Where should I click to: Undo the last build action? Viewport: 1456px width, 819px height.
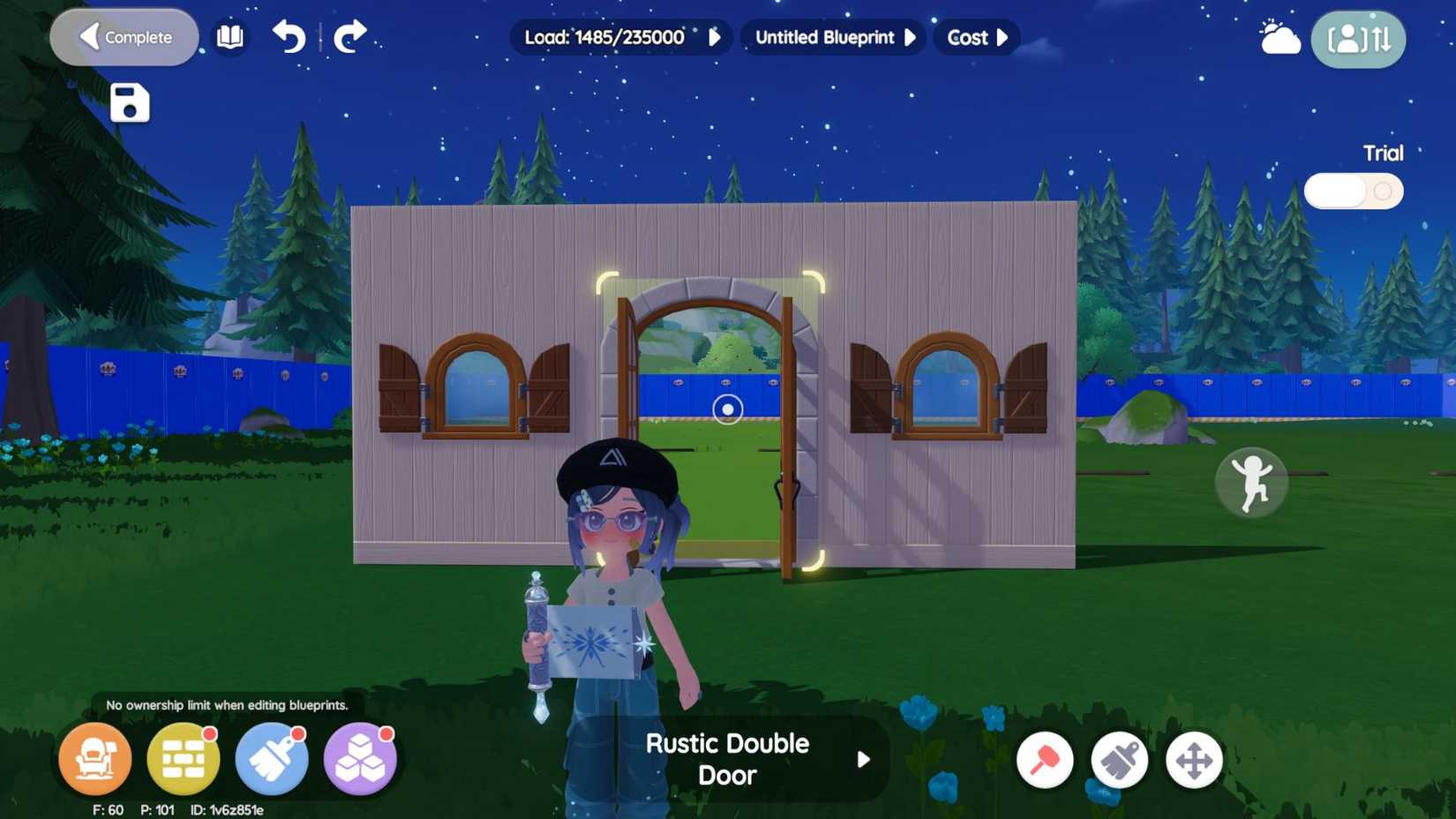pos(289,37)
